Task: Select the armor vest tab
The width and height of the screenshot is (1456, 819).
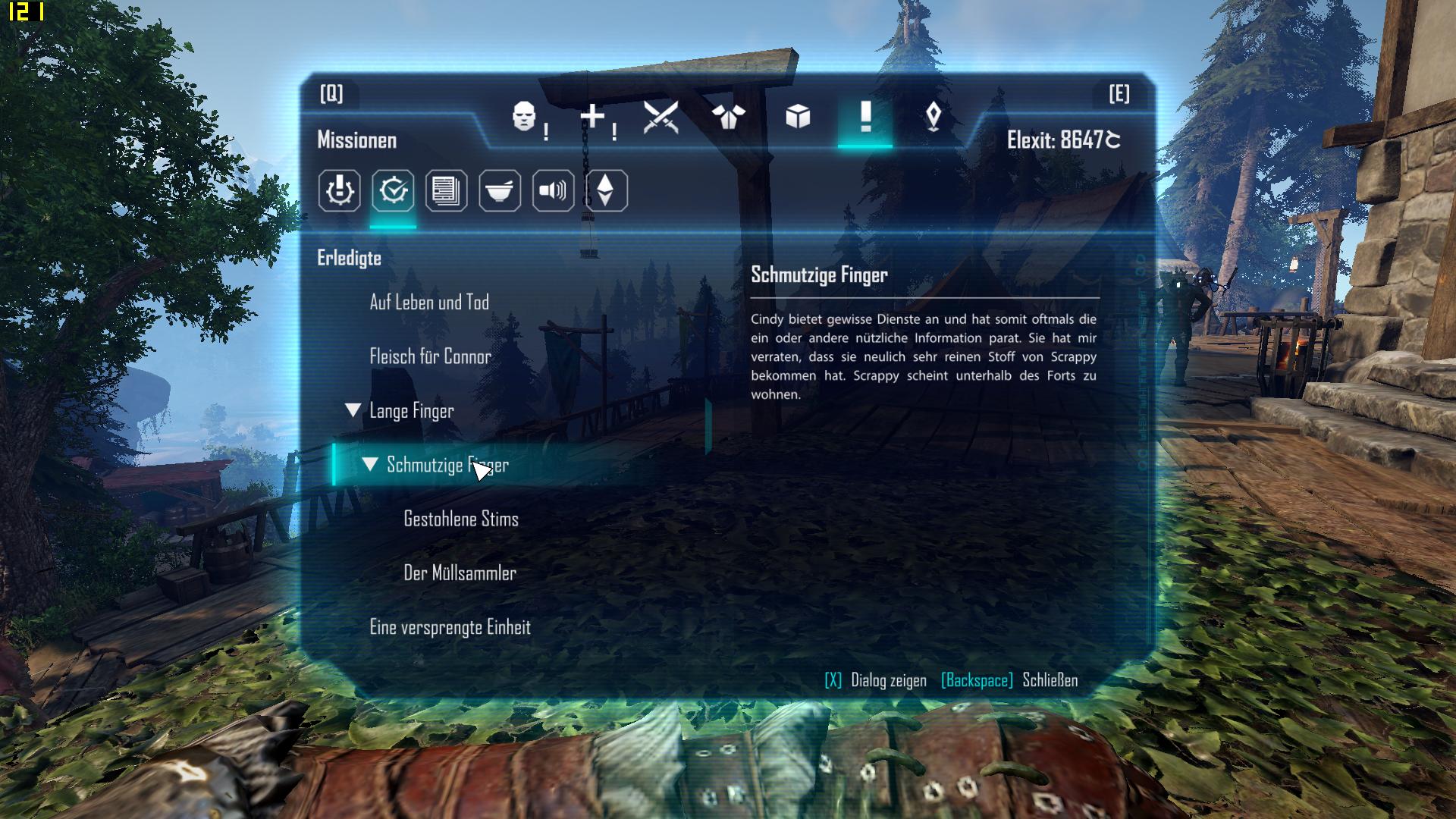Action: [x=728, y=118]
